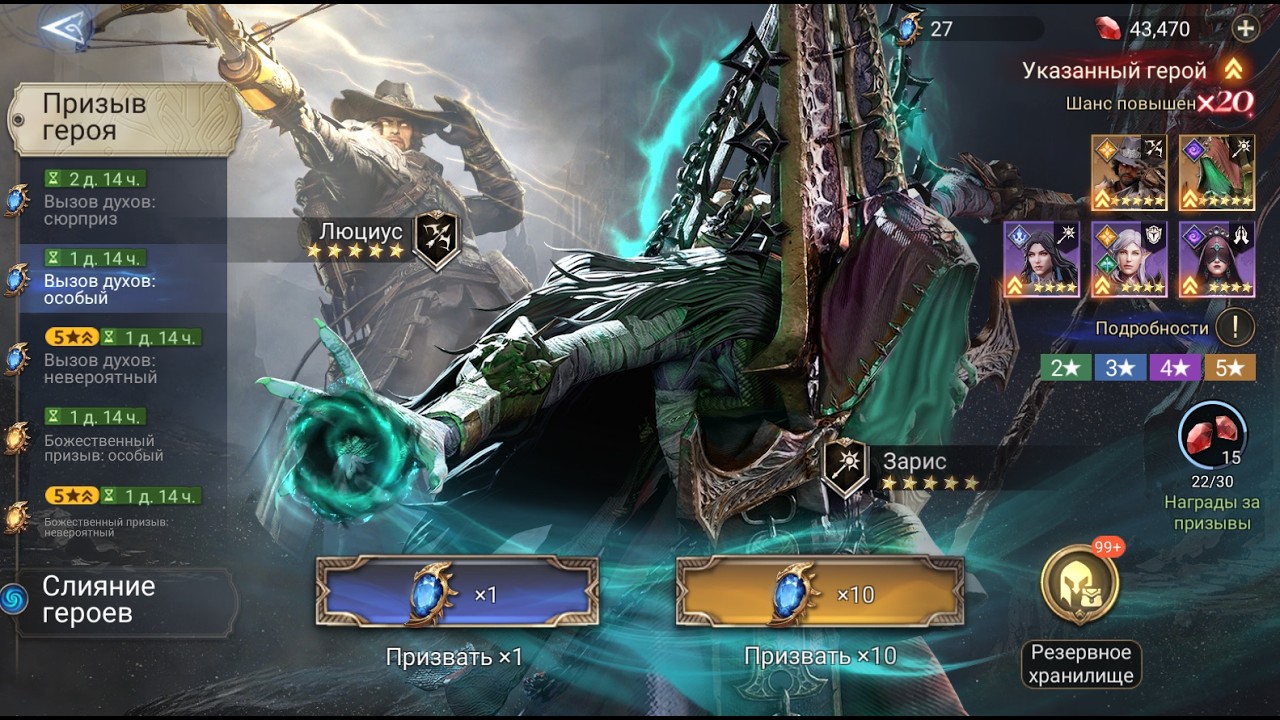1280x720 pixels.
Task: View the cowboy-hat featured hero portrait
Action: pos(1129,172)
